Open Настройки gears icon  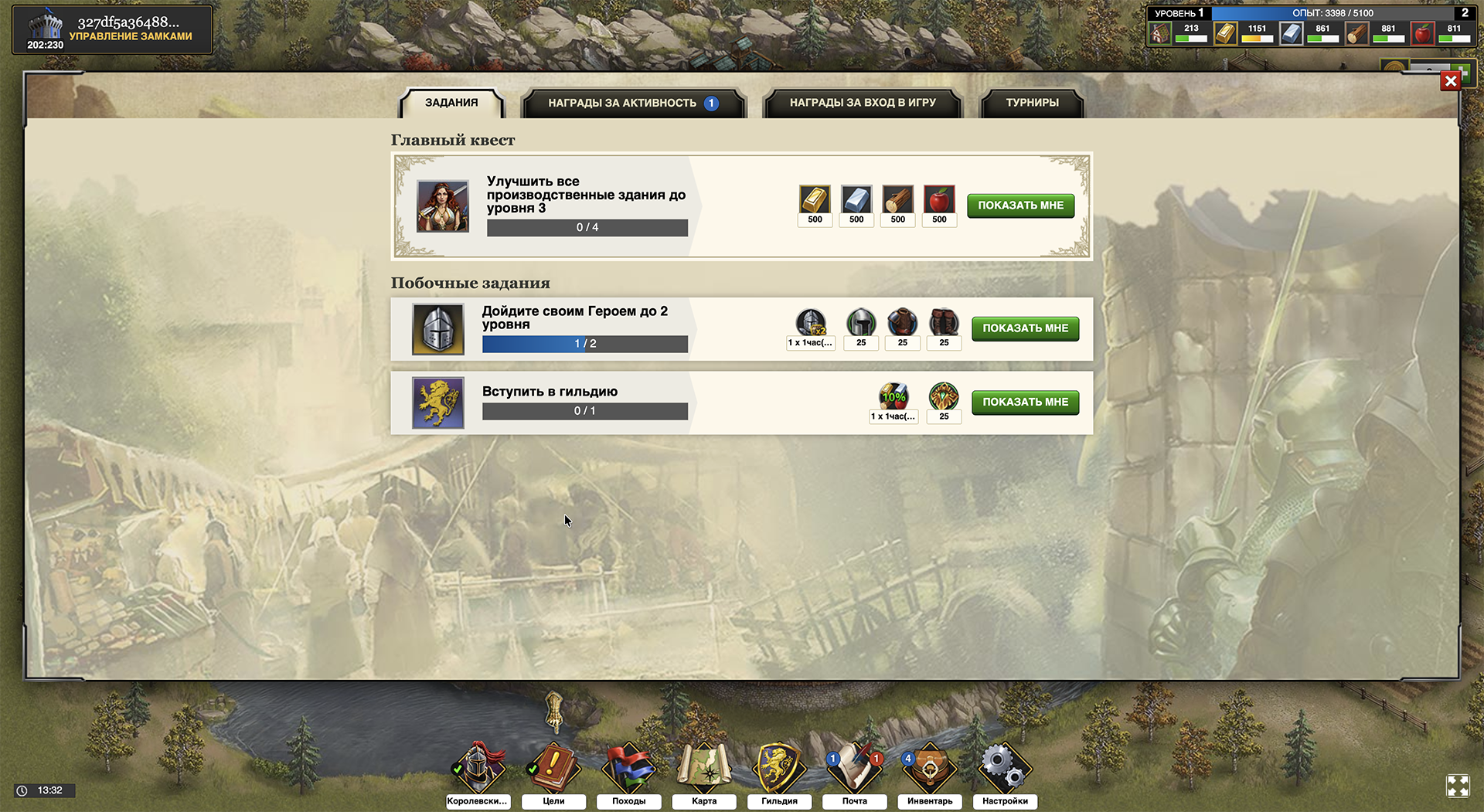(x=1004, y=765)
